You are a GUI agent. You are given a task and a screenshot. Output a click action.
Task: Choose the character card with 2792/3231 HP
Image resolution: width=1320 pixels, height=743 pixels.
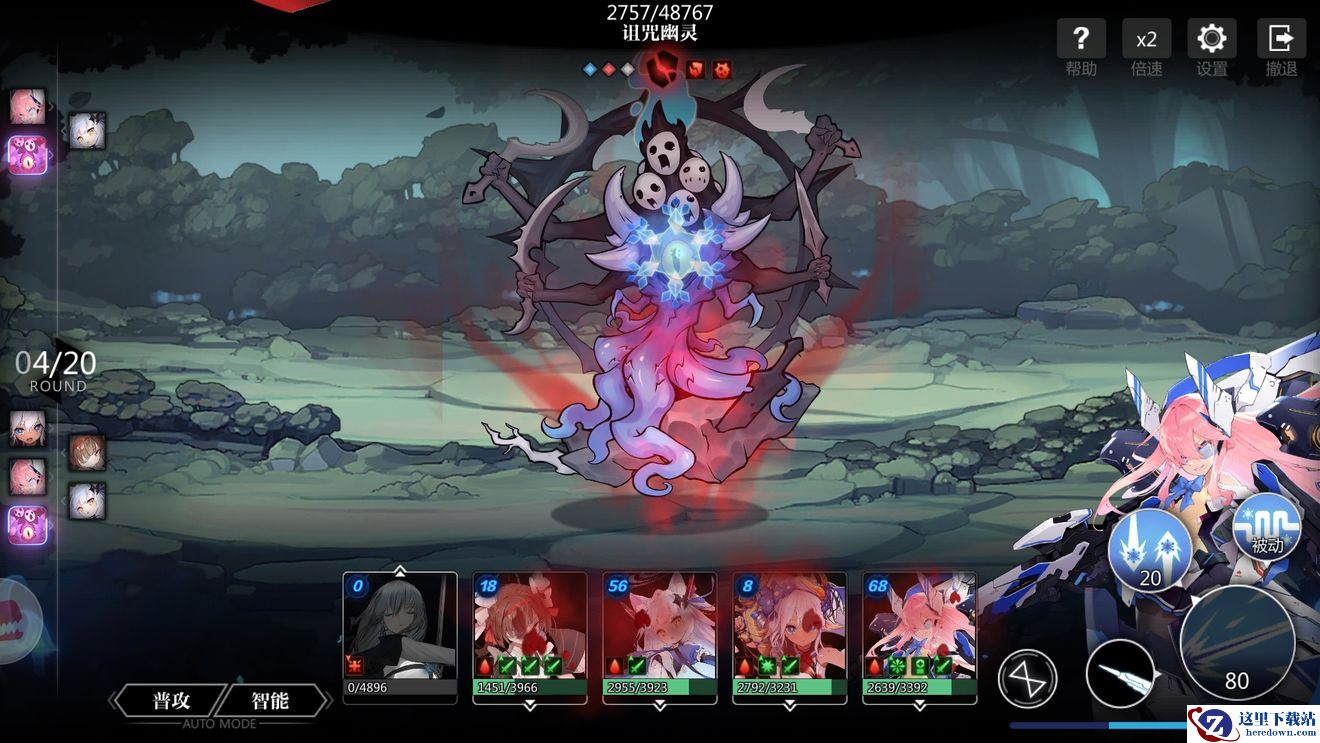790,635
